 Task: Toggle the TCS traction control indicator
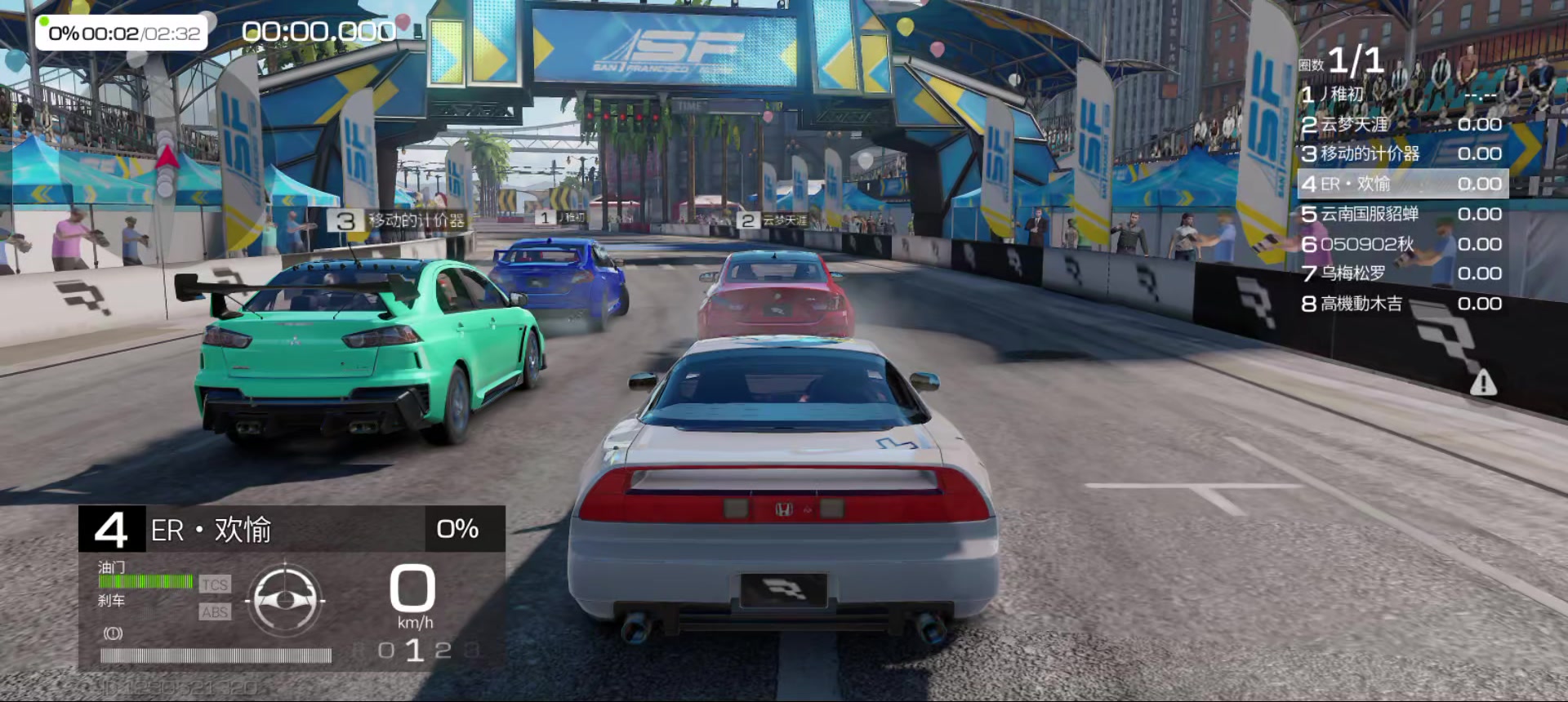(x=215, y=584)
